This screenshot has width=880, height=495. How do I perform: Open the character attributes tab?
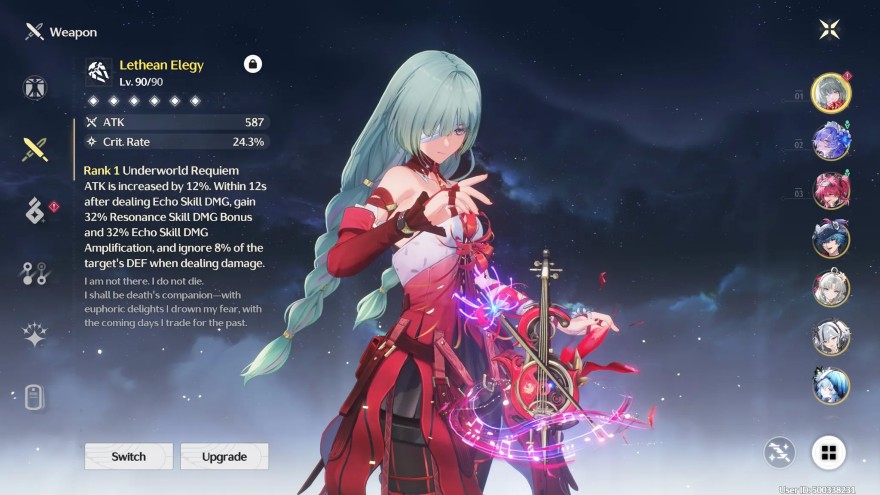click(x=36, y=87)
